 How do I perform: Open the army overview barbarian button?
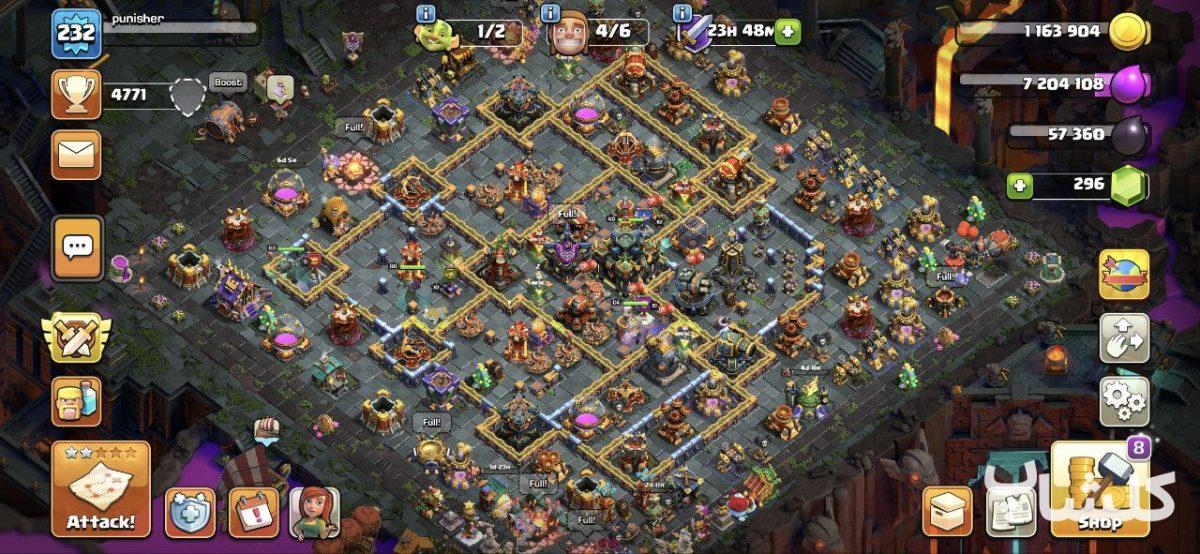coord(77,401)
